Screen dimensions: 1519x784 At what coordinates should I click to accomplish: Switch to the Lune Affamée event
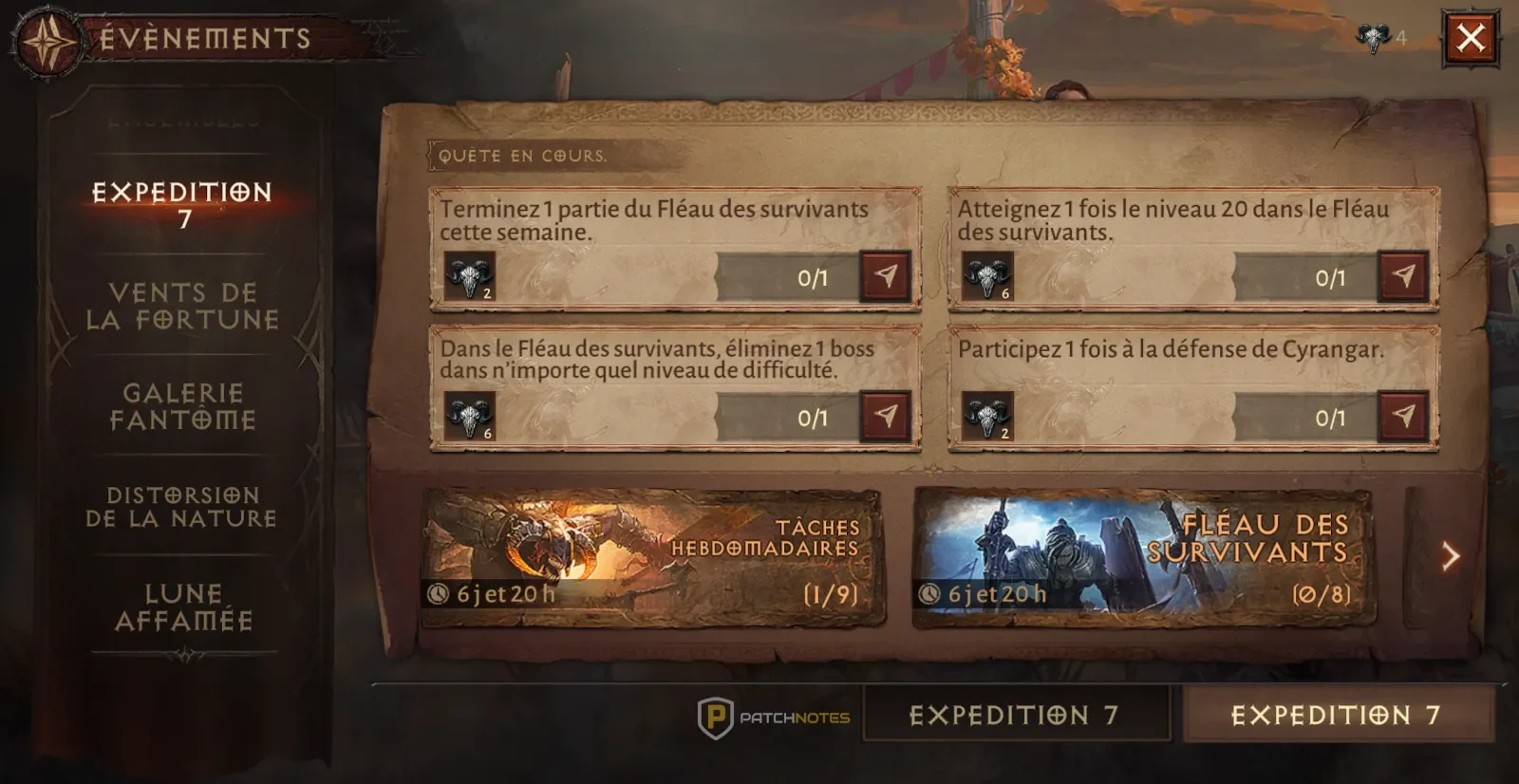click(x=183, y=607)
